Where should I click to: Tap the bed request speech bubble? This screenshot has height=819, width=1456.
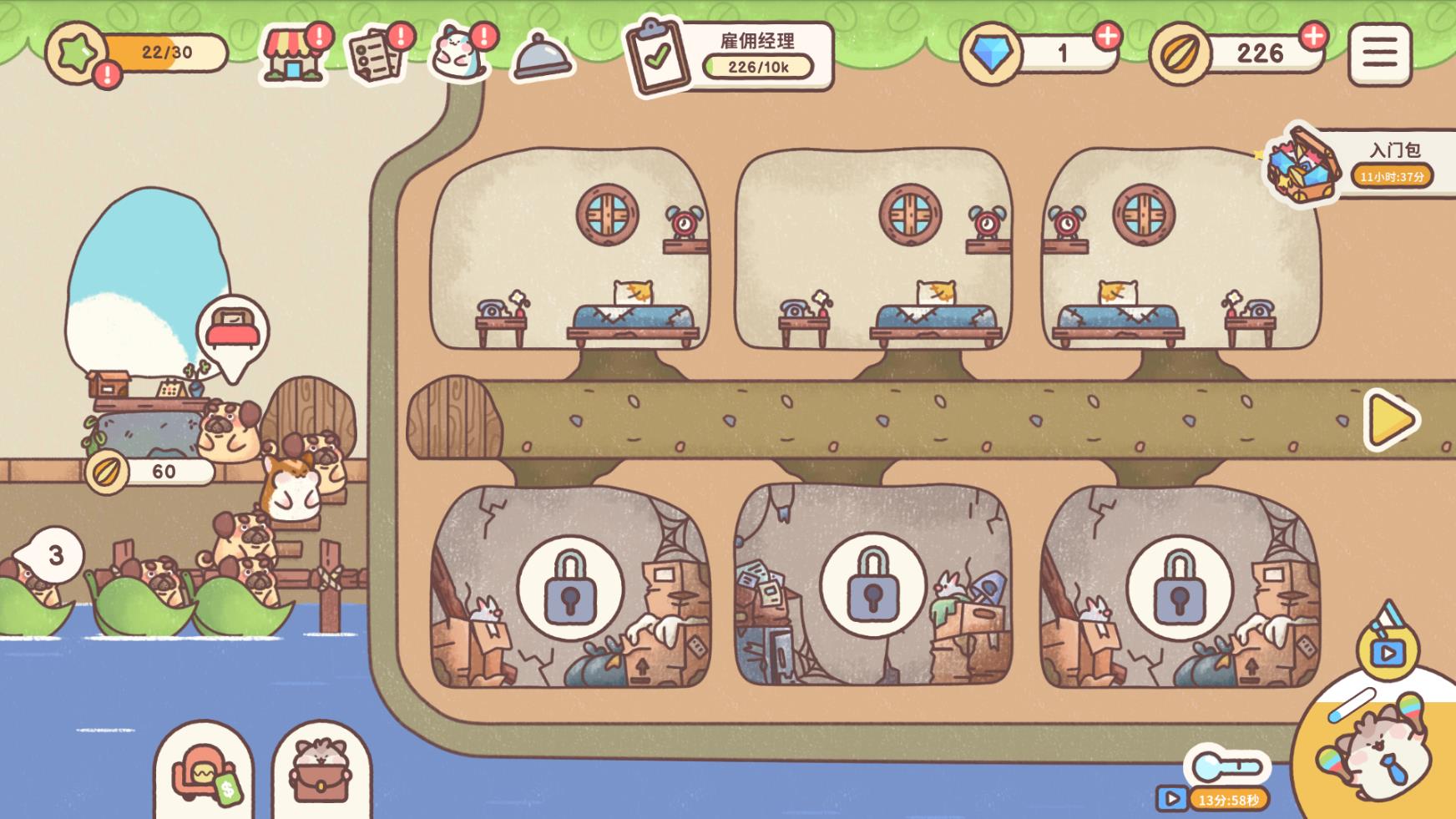coord(233,331)
